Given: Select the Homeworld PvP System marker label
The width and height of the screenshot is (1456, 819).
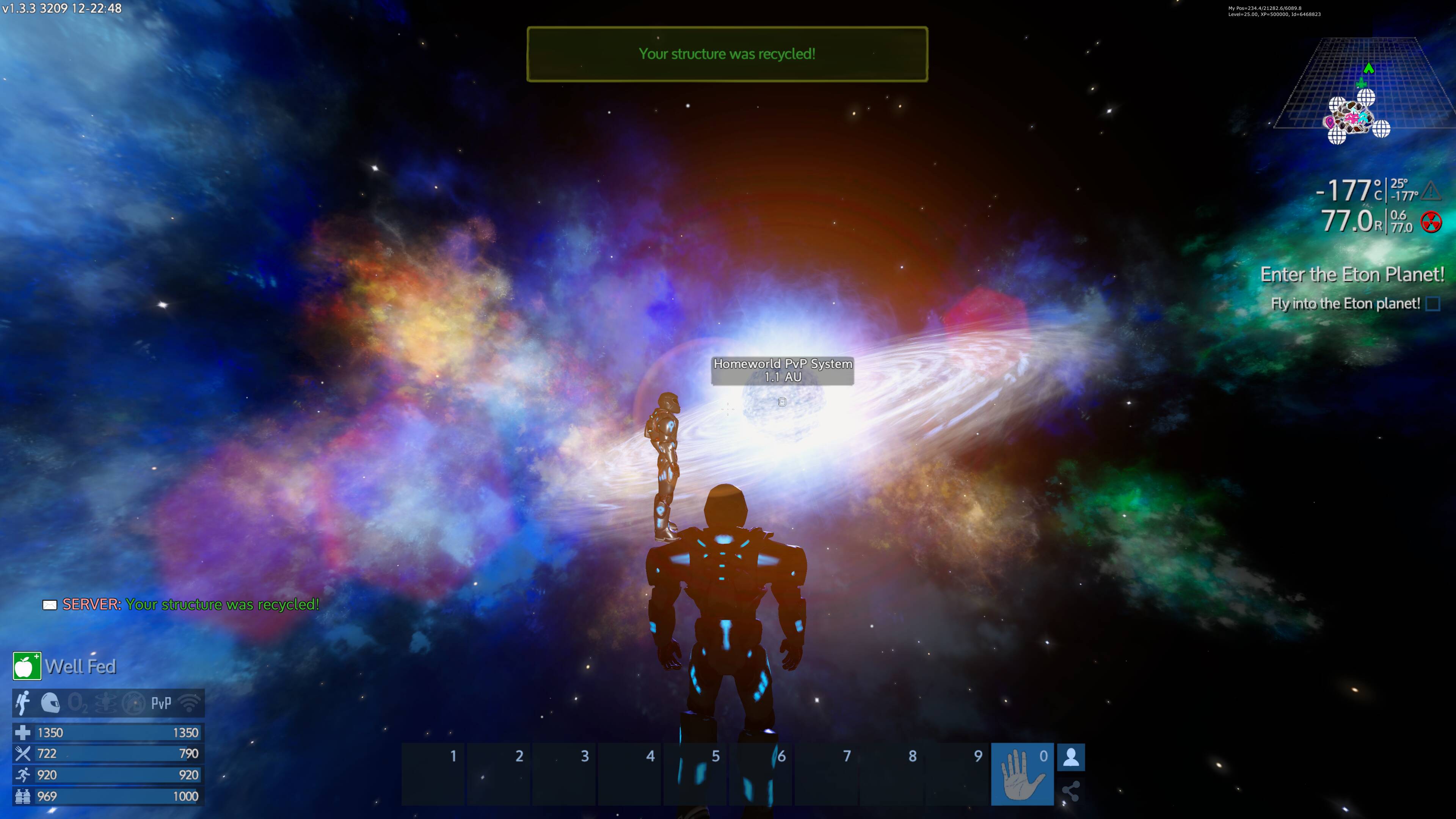Looking at the screenshot, I should (x=783, y=370).
